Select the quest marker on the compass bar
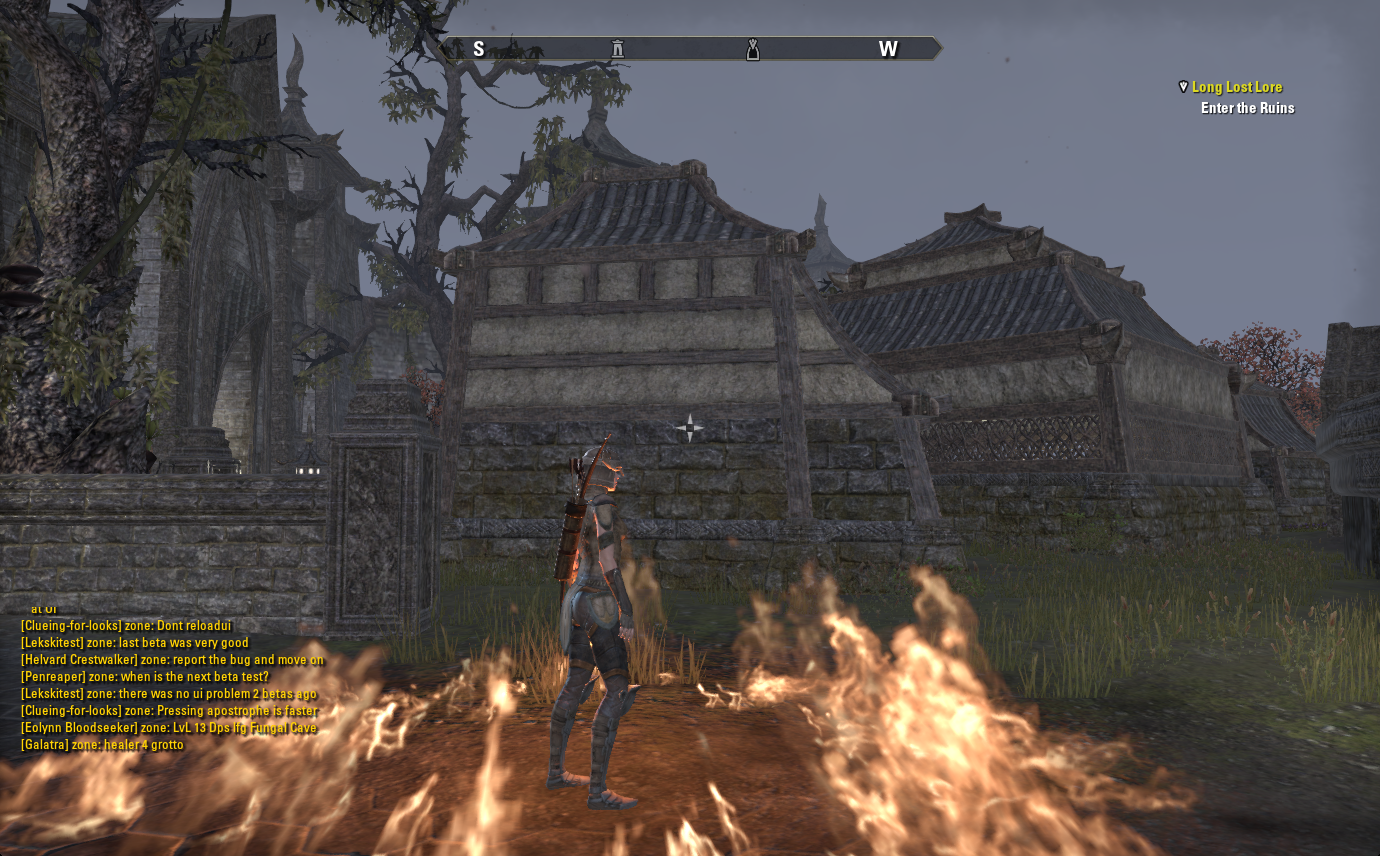 pyautogui.click(x=753, y=49)
